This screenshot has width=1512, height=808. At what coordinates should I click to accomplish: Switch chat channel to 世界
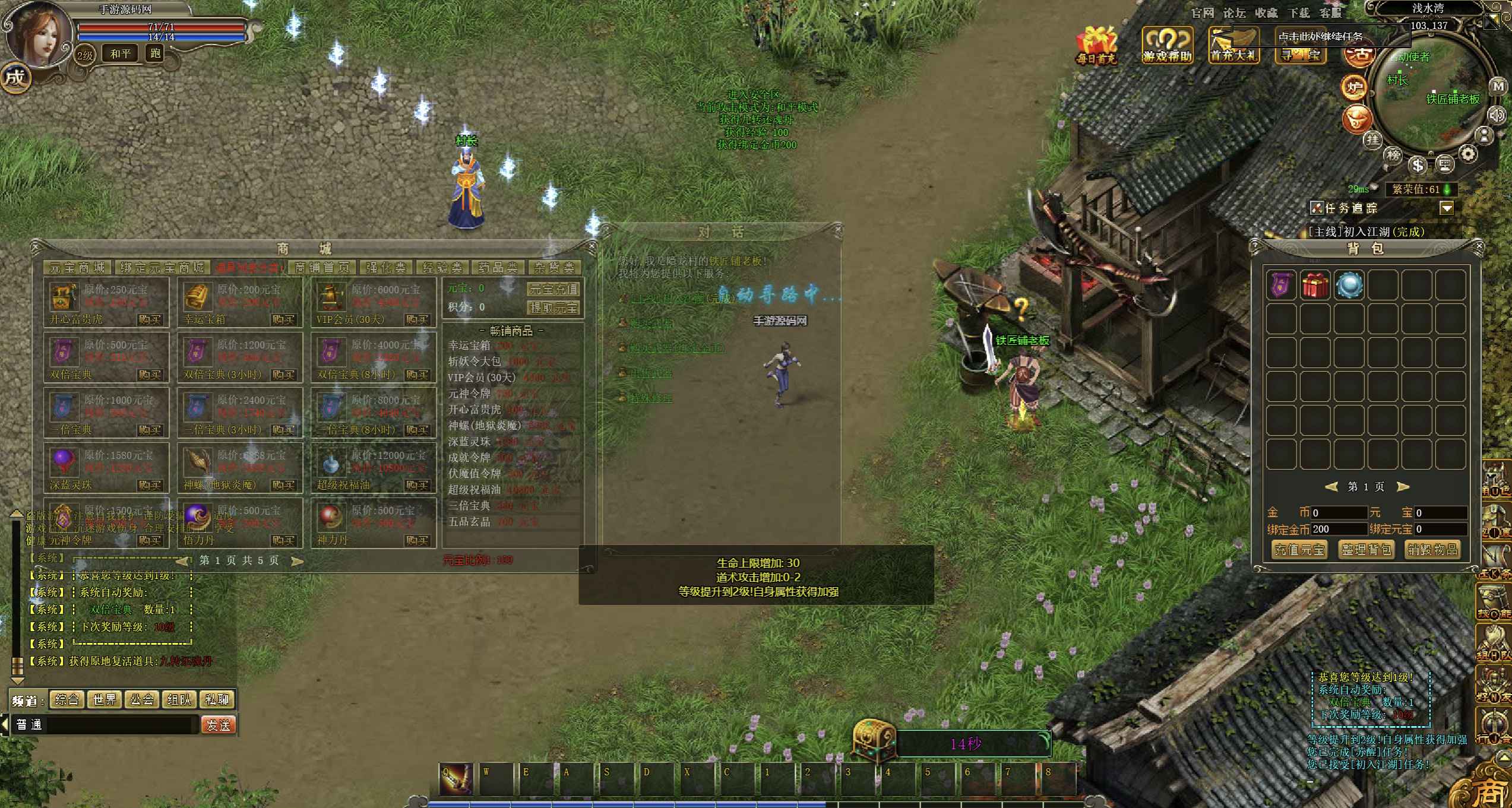point(105,700)
